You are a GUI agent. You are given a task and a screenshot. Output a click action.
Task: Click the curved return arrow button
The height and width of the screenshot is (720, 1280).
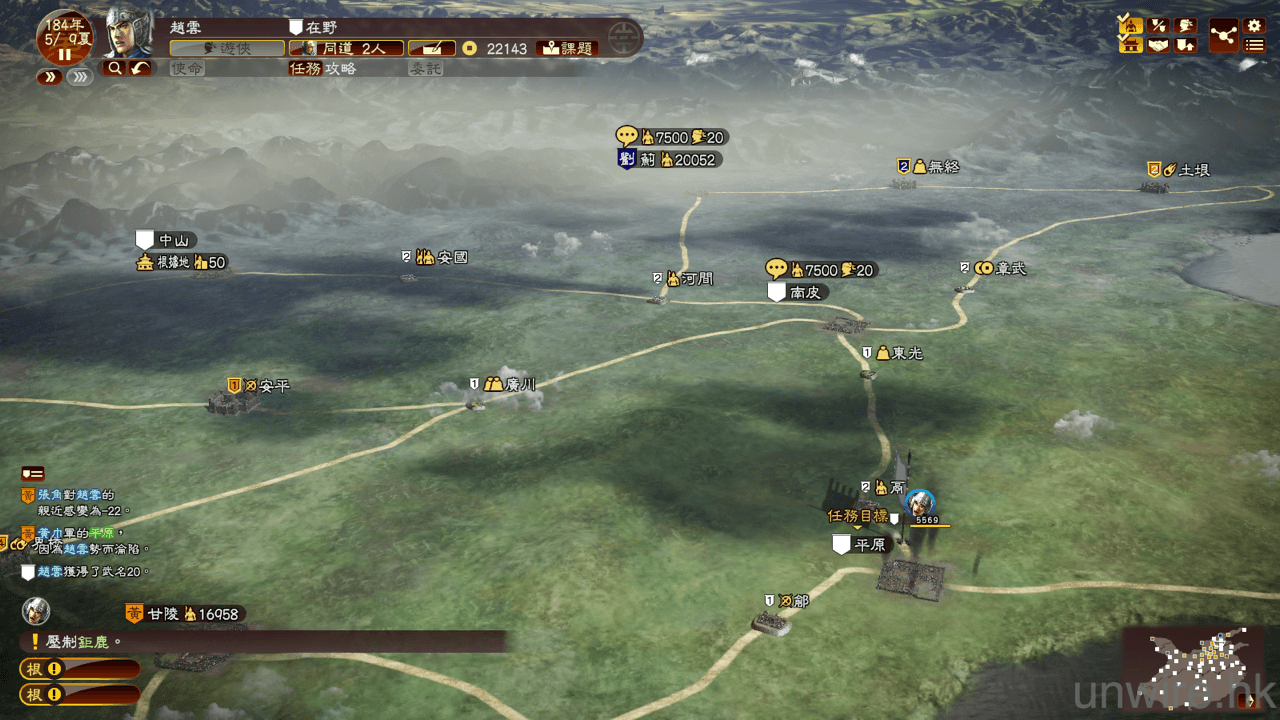[140, 68]
